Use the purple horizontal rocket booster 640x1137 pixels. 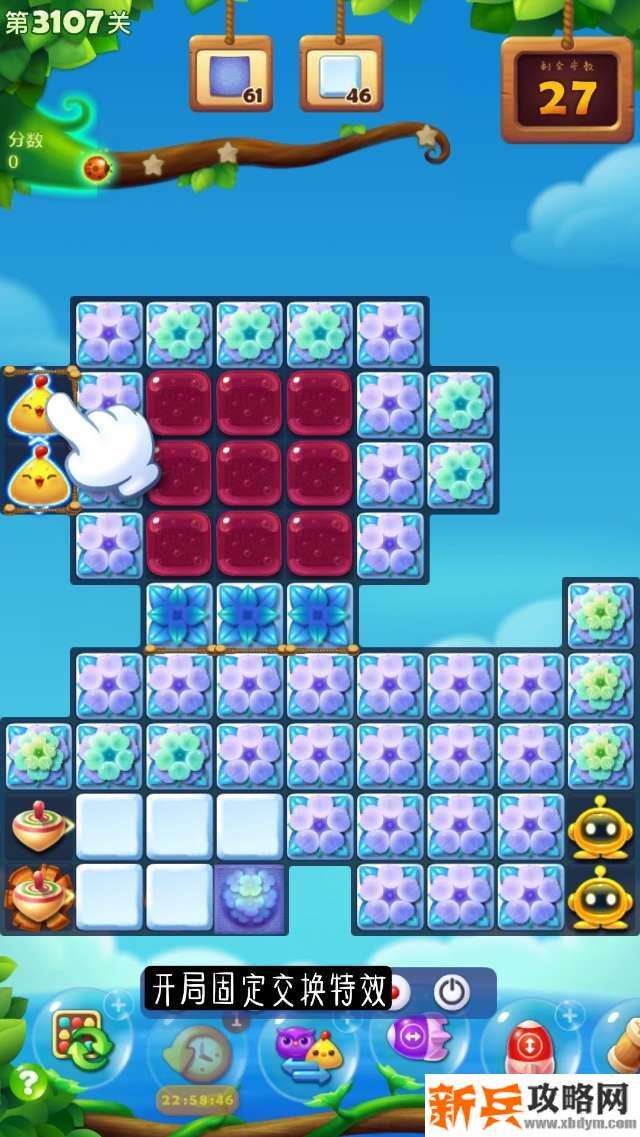pyautogui.click(x=412, y=1040)
